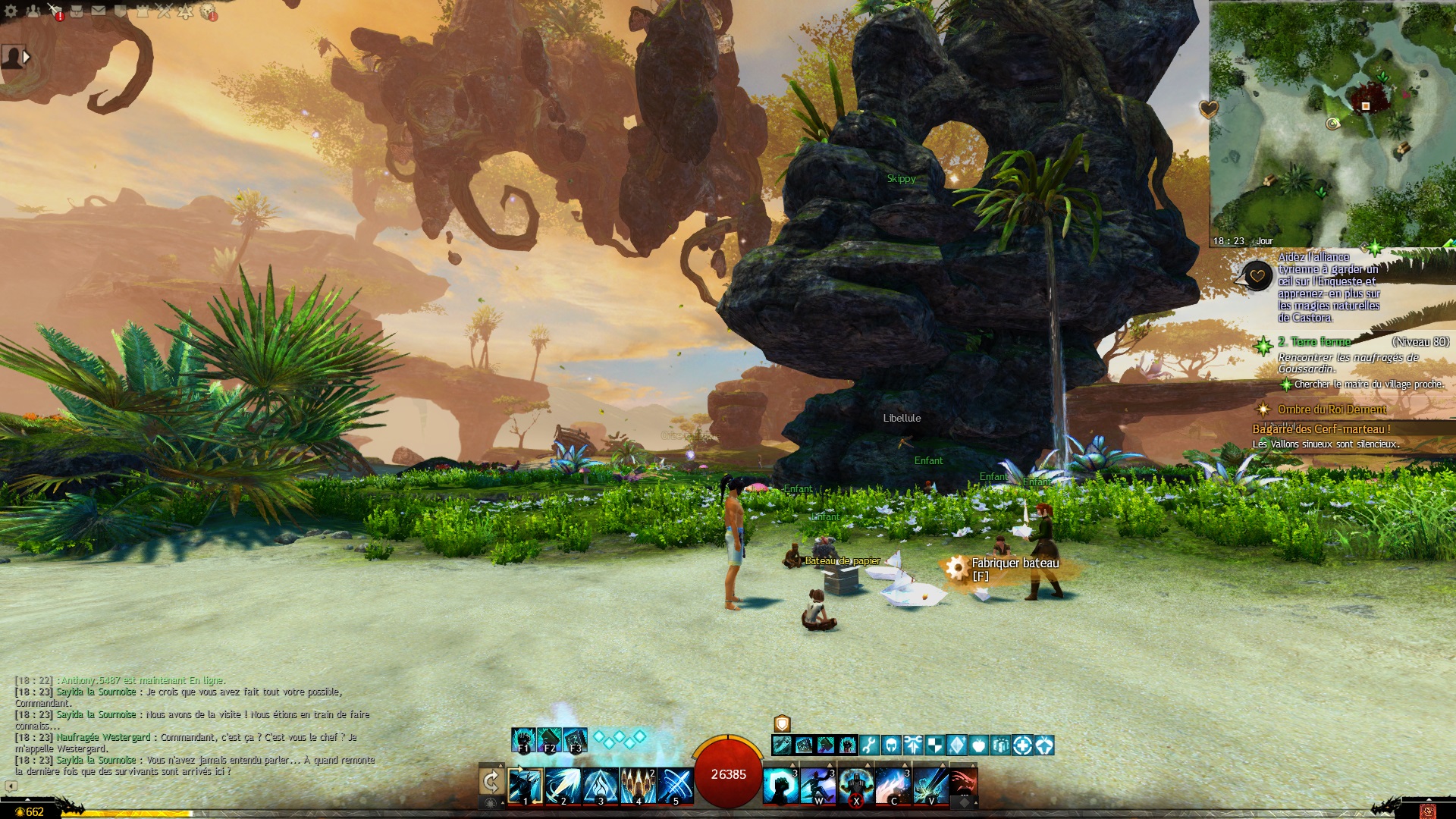Open the PvP crossed swords panel
Screen dimensions: 1456x819
coord(164,11)
